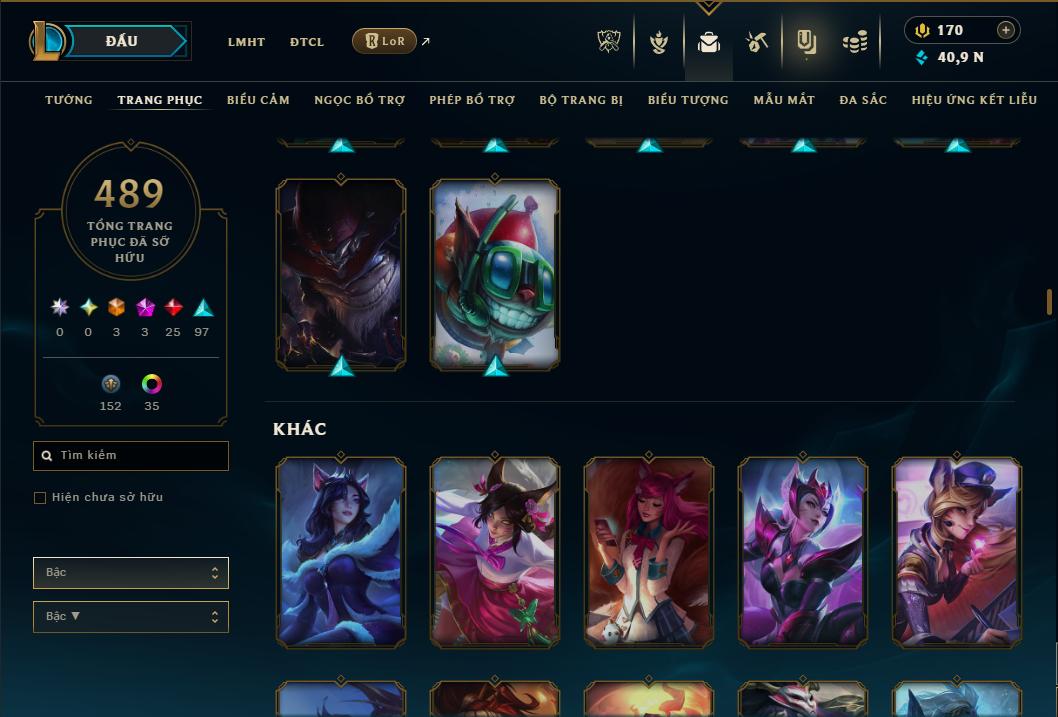
Task: Open the coin stack store icon
Action: pos(854,42)
